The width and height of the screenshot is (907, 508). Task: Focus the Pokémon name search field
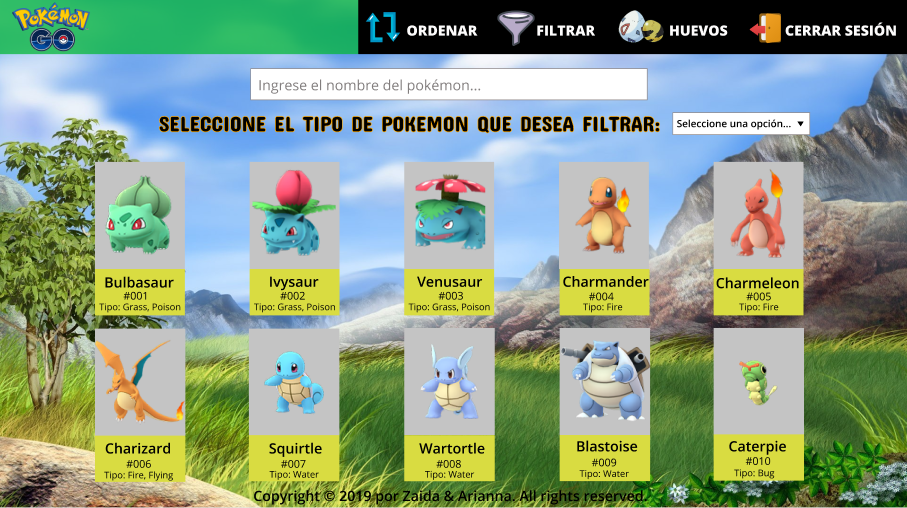pyautogui.click(x=448, y=85)
